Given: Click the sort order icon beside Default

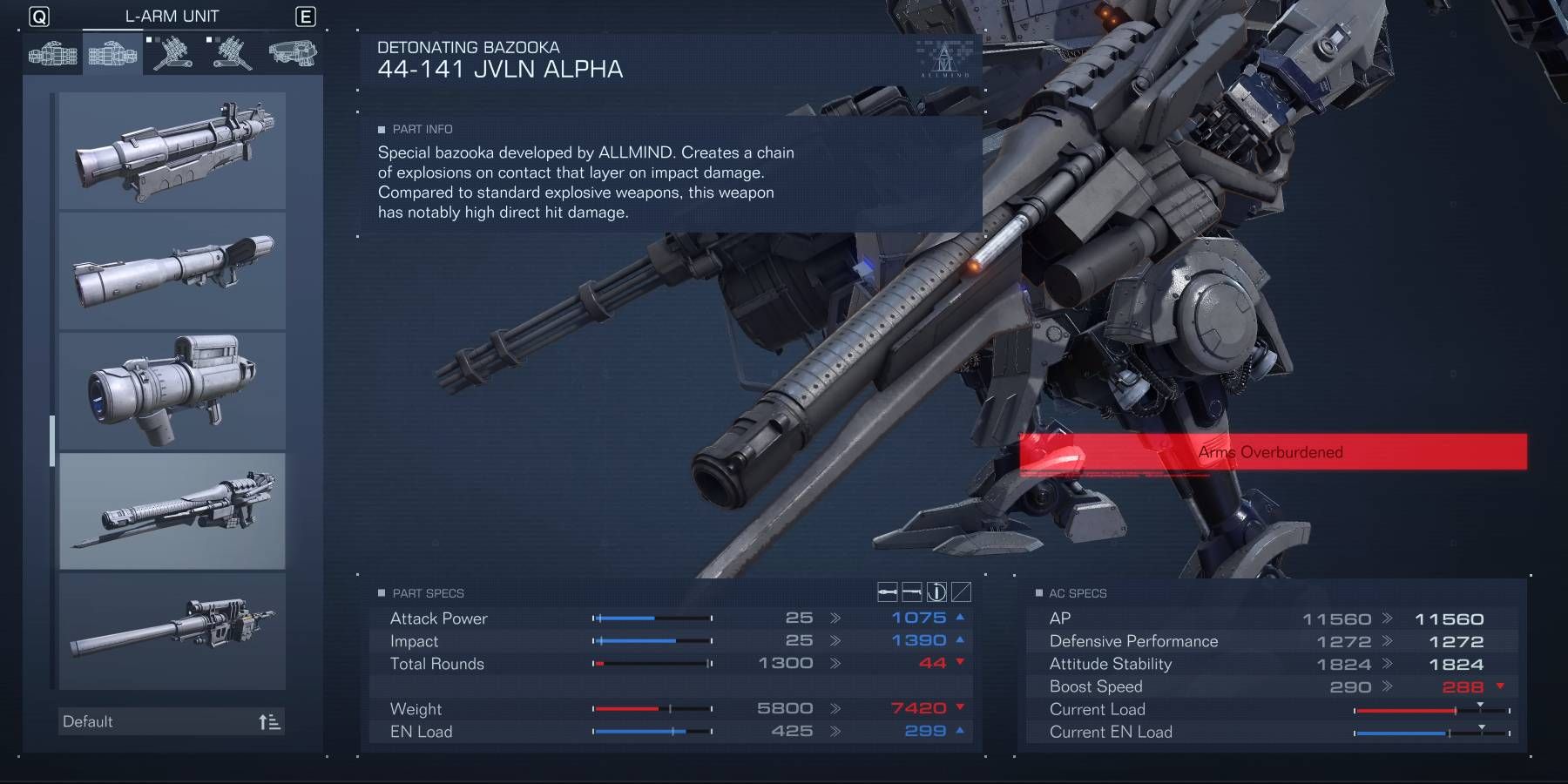Looking at the screenshot, I should click(269, 721).
